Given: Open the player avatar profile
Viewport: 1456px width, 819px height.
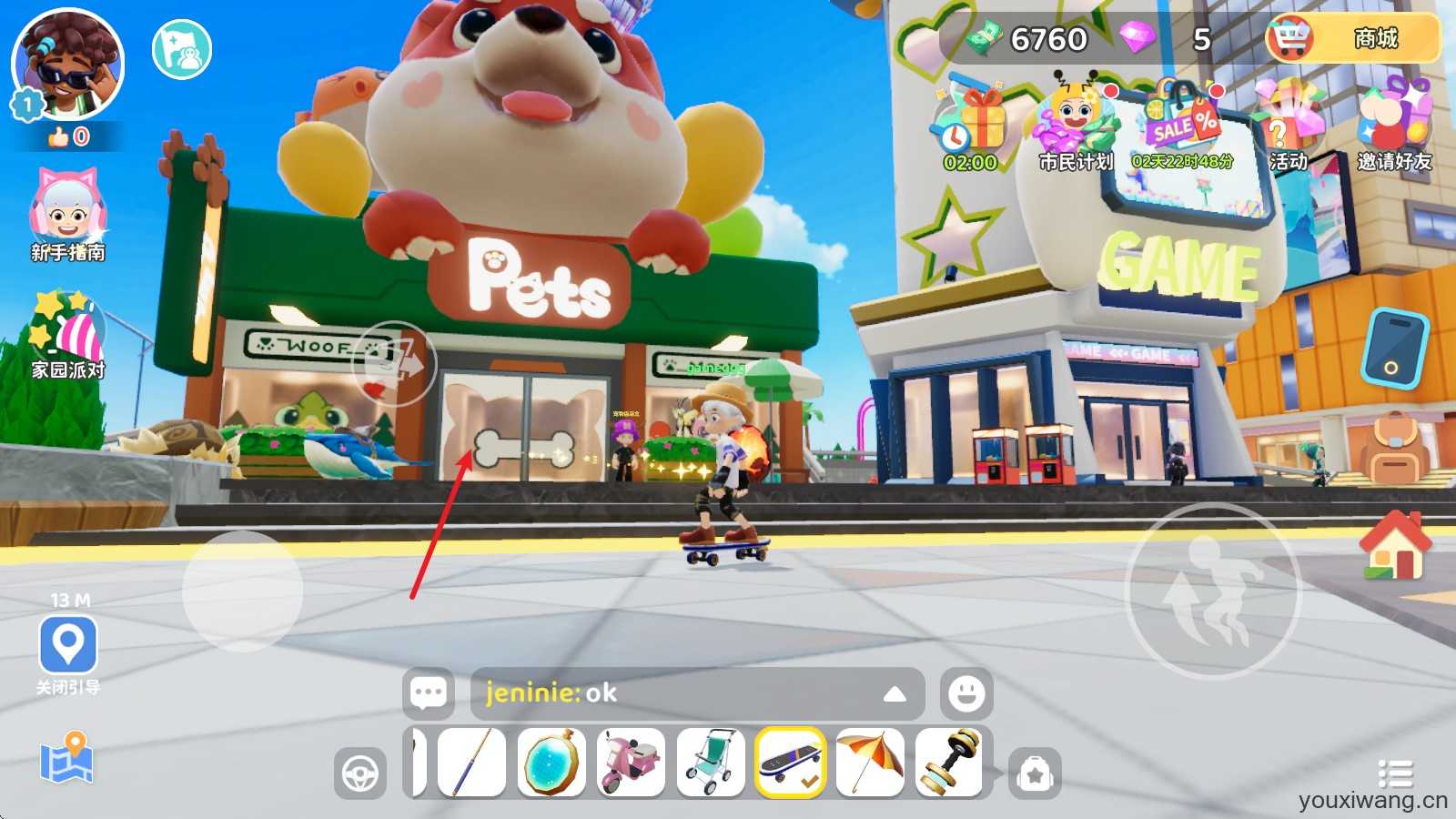Looking at the screenshot, I should pos(68,66).
